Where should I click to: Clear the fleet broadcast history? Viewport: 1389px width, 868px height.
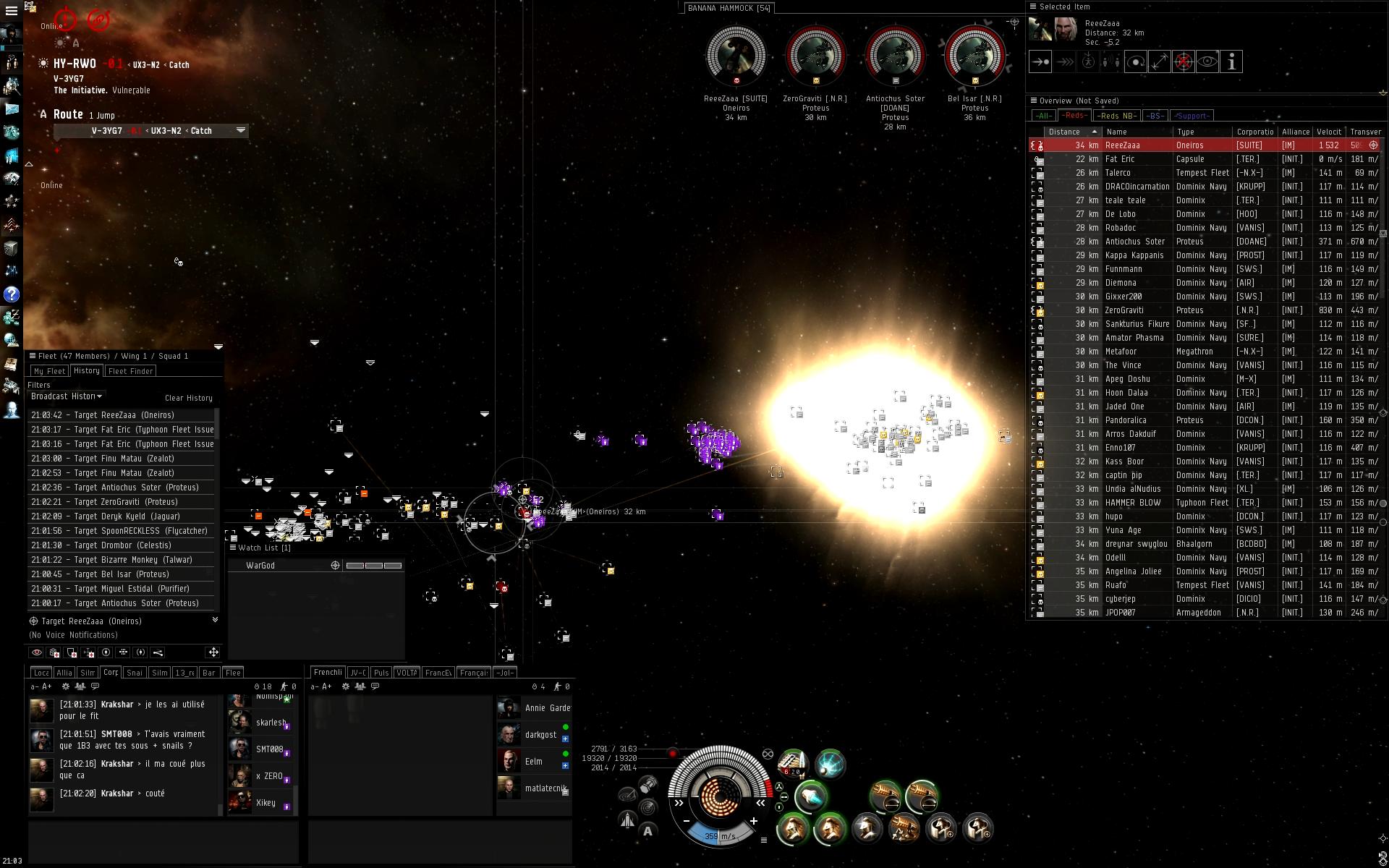click(188, 398)
